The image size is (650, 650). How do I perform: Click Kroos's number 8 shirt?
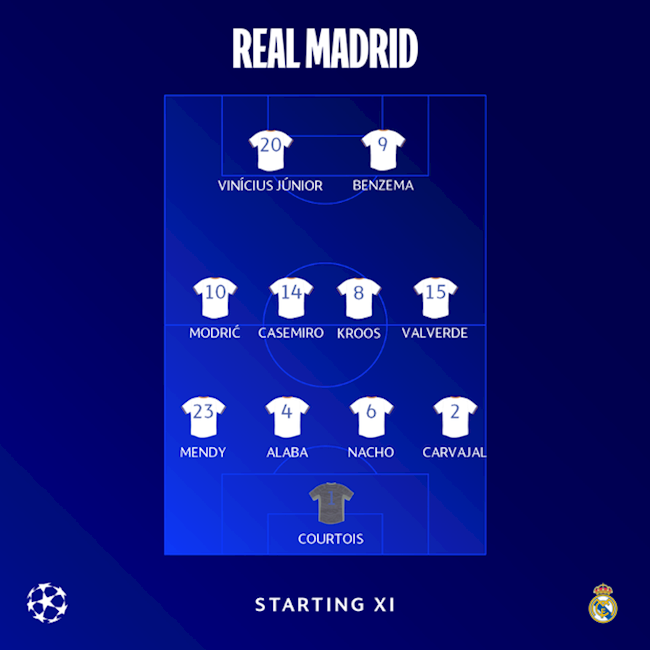coord(359,298)
